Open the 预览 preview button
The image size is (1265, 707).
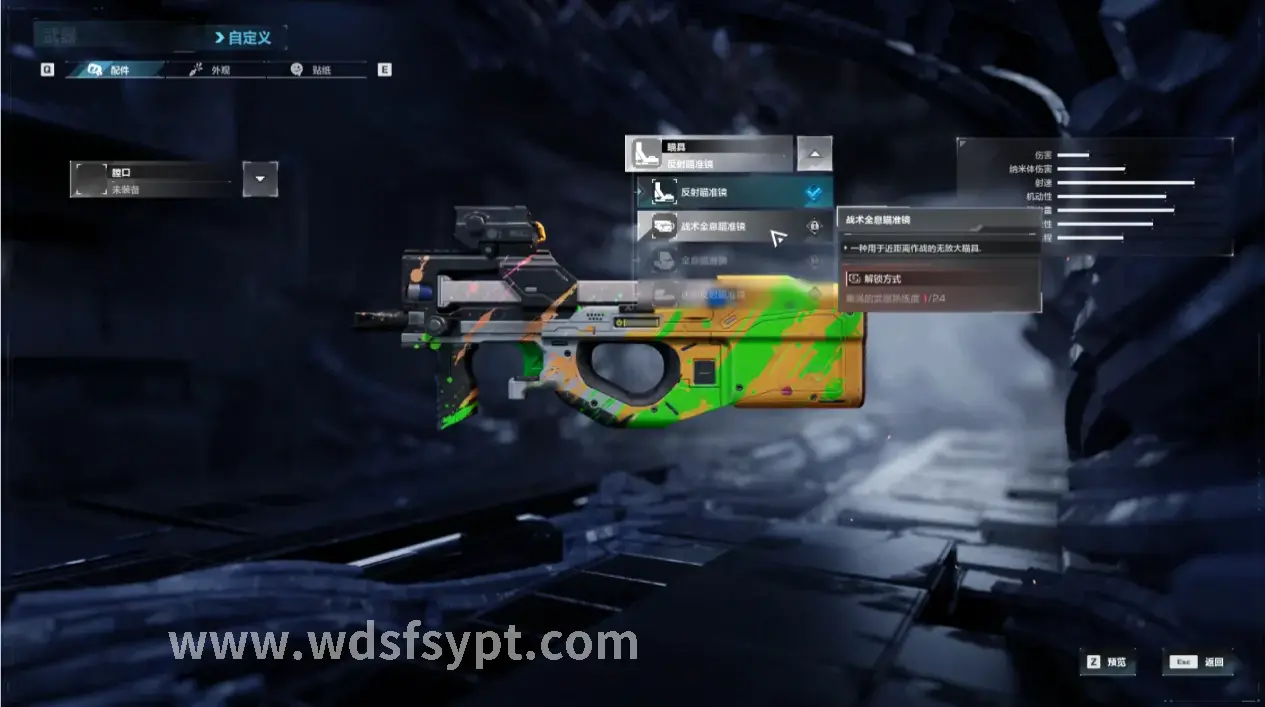pos(1109,662)
